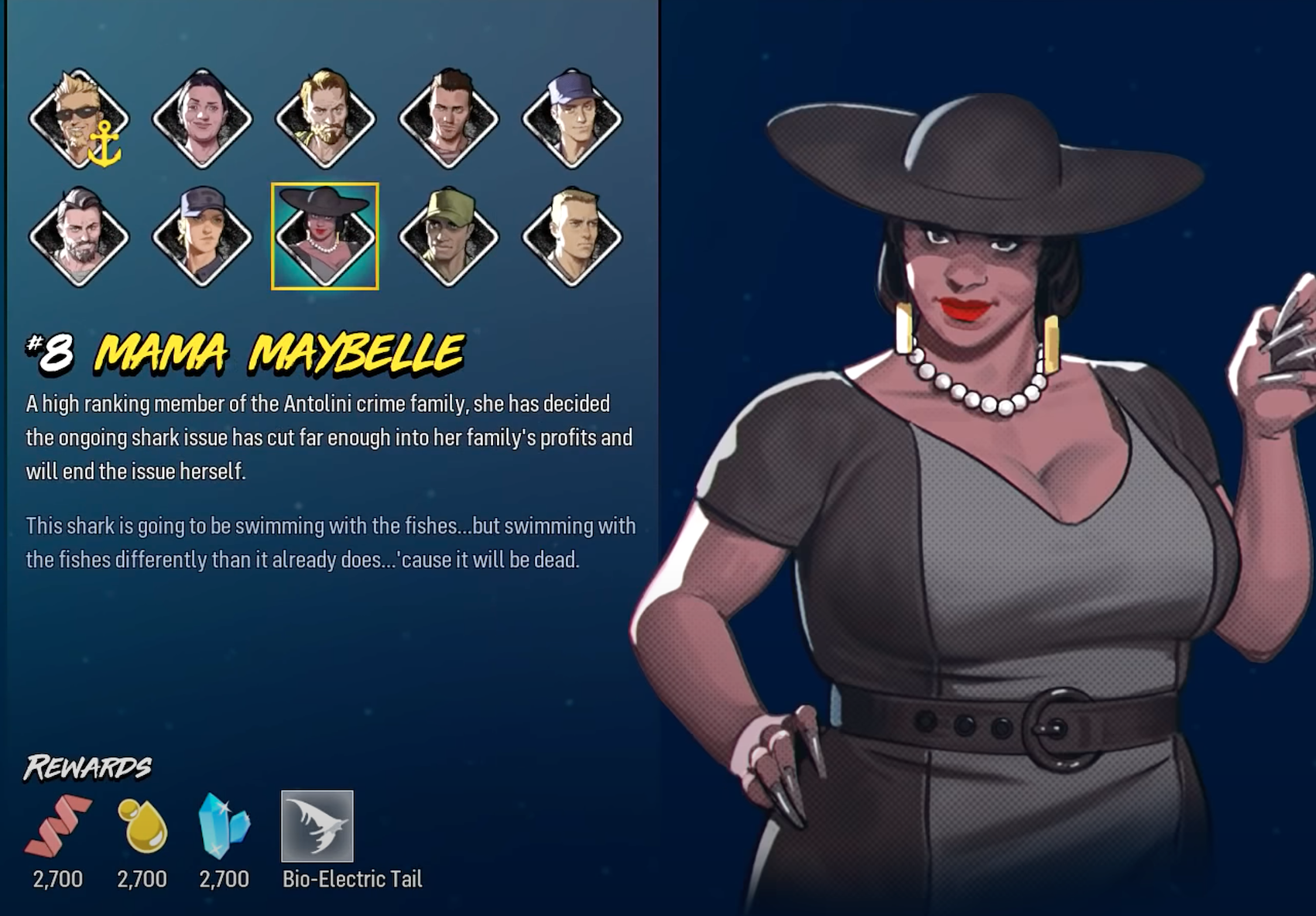Choose the grey-bearded hunter portrait
Screen dimensions: 1316x916
point(79,236)
